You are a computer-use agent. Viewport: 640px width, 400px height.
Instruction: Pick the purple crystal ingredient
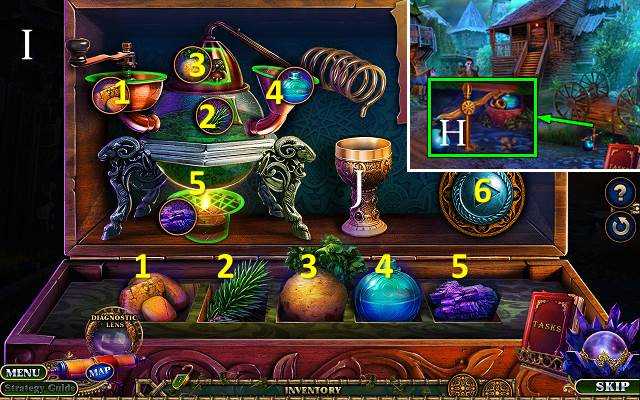(464, 299)
